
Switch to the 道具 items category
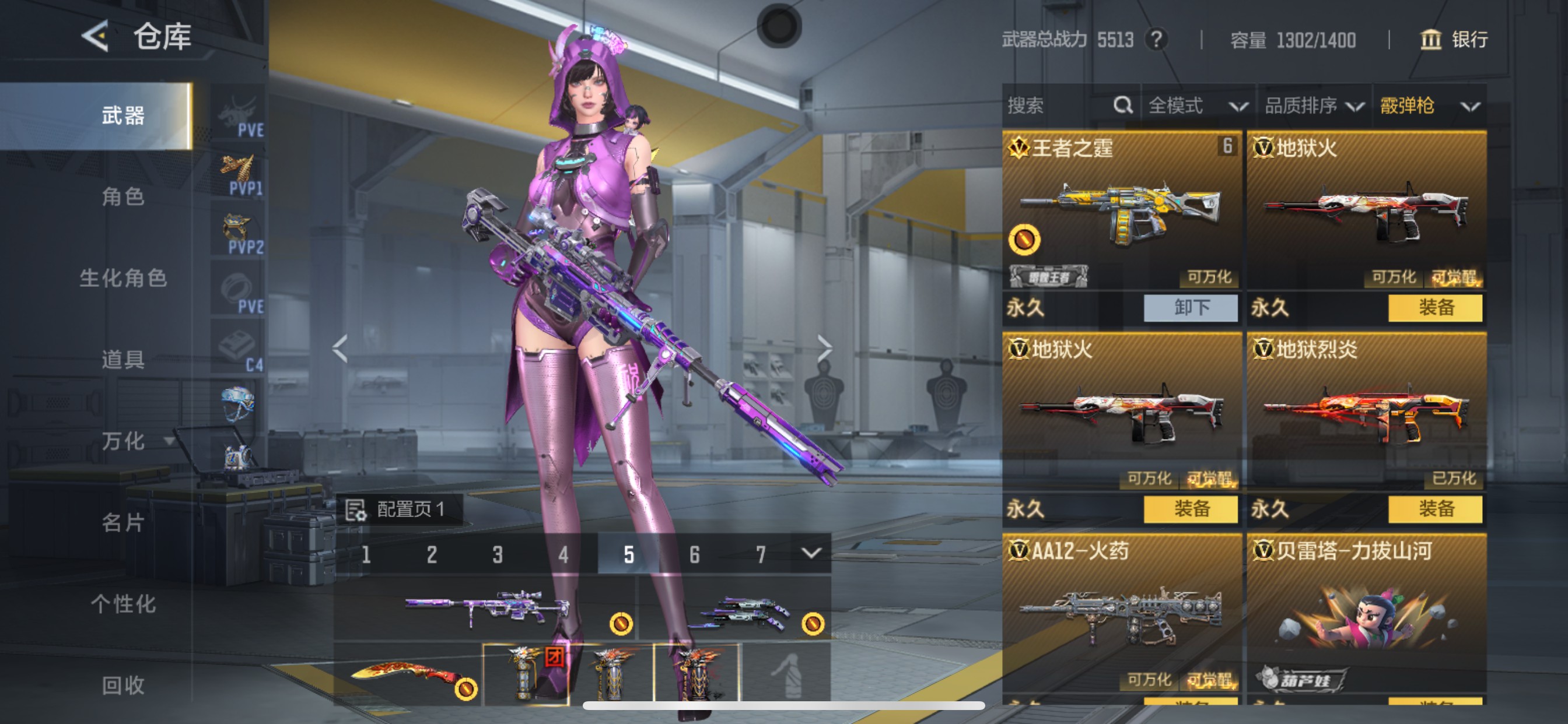coord(123,360)
